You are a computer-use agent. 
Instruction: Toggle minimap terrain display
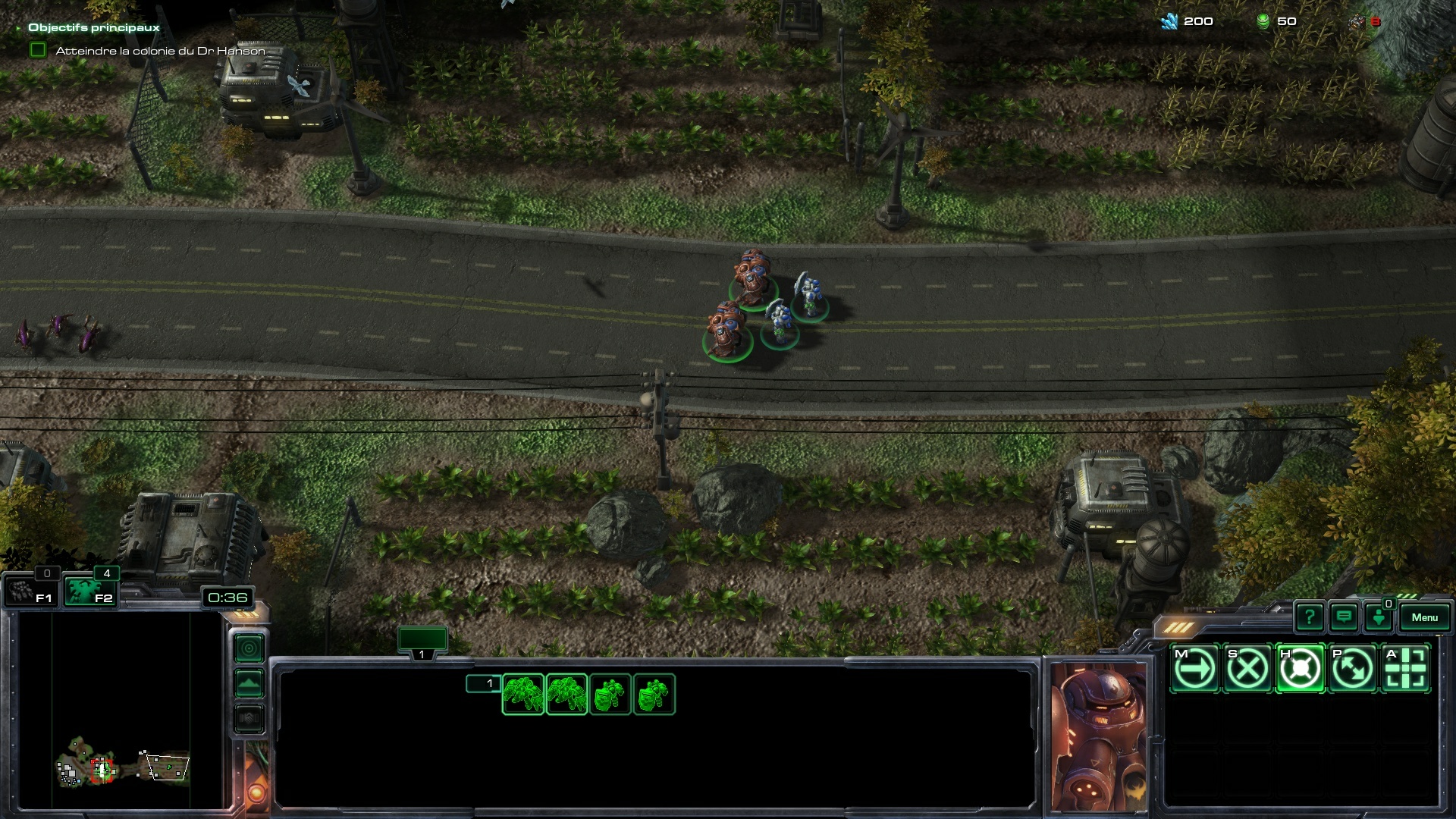click(249, 683)
